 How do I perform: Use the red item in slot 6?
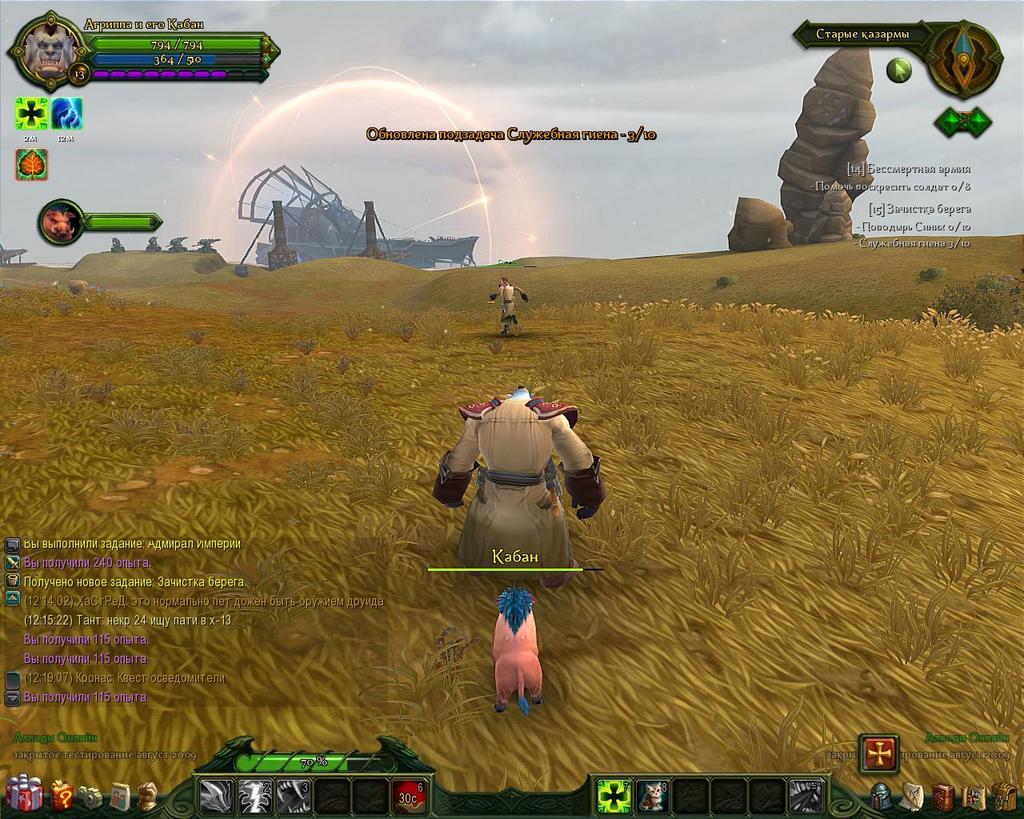coord(408,797)
